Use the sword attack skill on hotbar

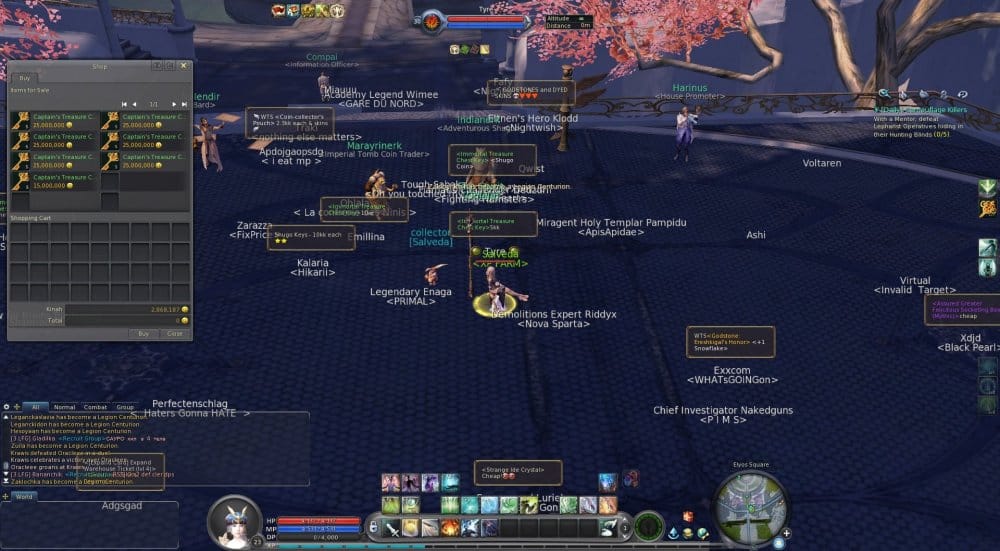pyautogui.click(x=392, y=527)
